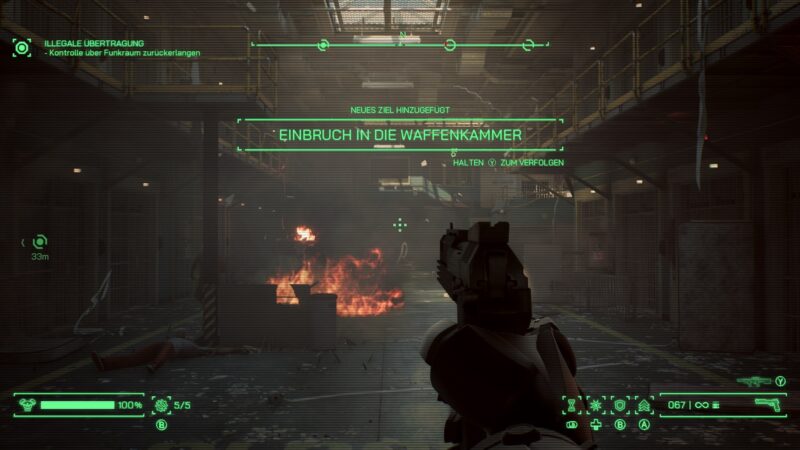Activate the shield ability icon
Viewport: 800px width, 450px height.
point(620,405)
